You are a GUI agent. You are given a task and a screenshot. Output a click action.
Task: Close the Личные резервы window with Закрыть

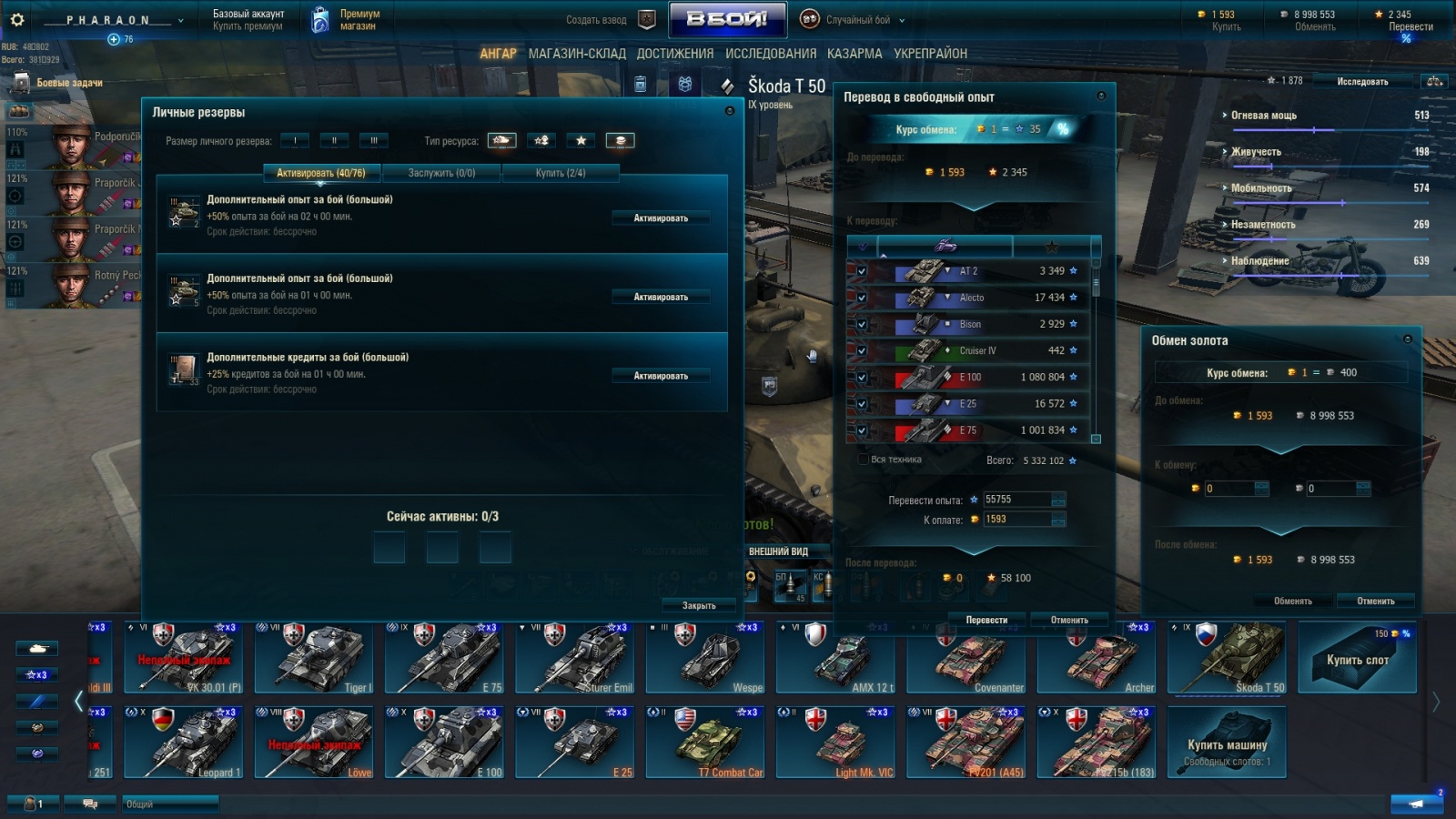pyautogui.click(x=698, y=605)
